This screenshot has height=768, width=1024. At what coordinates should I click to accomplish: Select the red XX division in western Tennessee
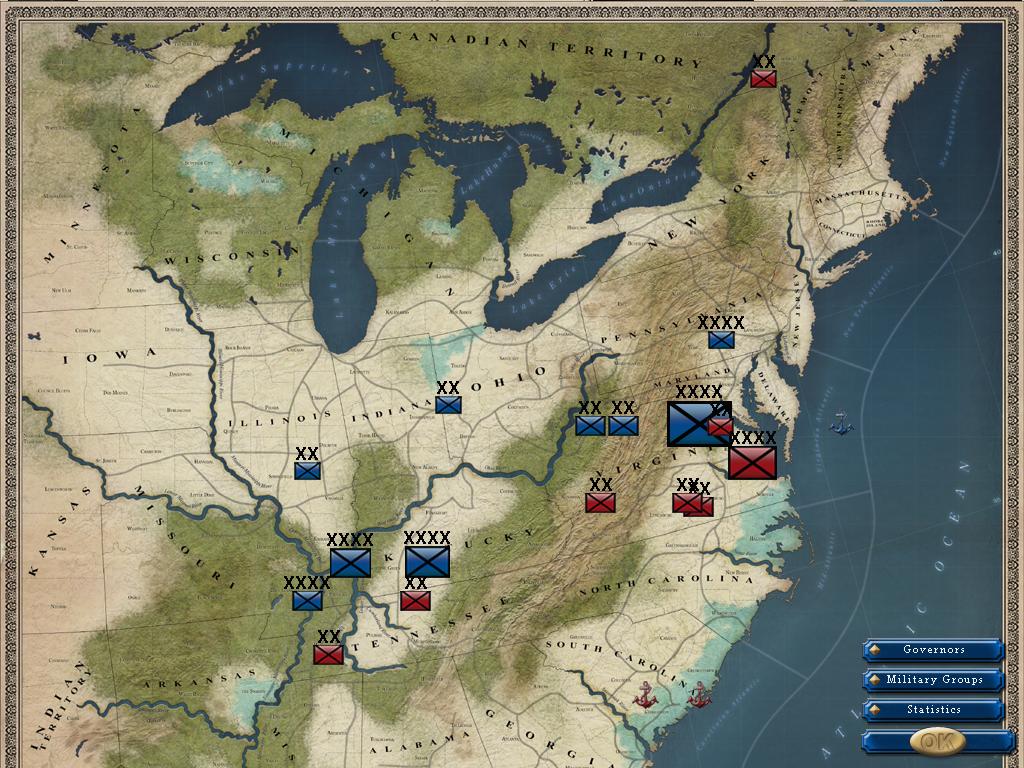click(x=328, y=654)
